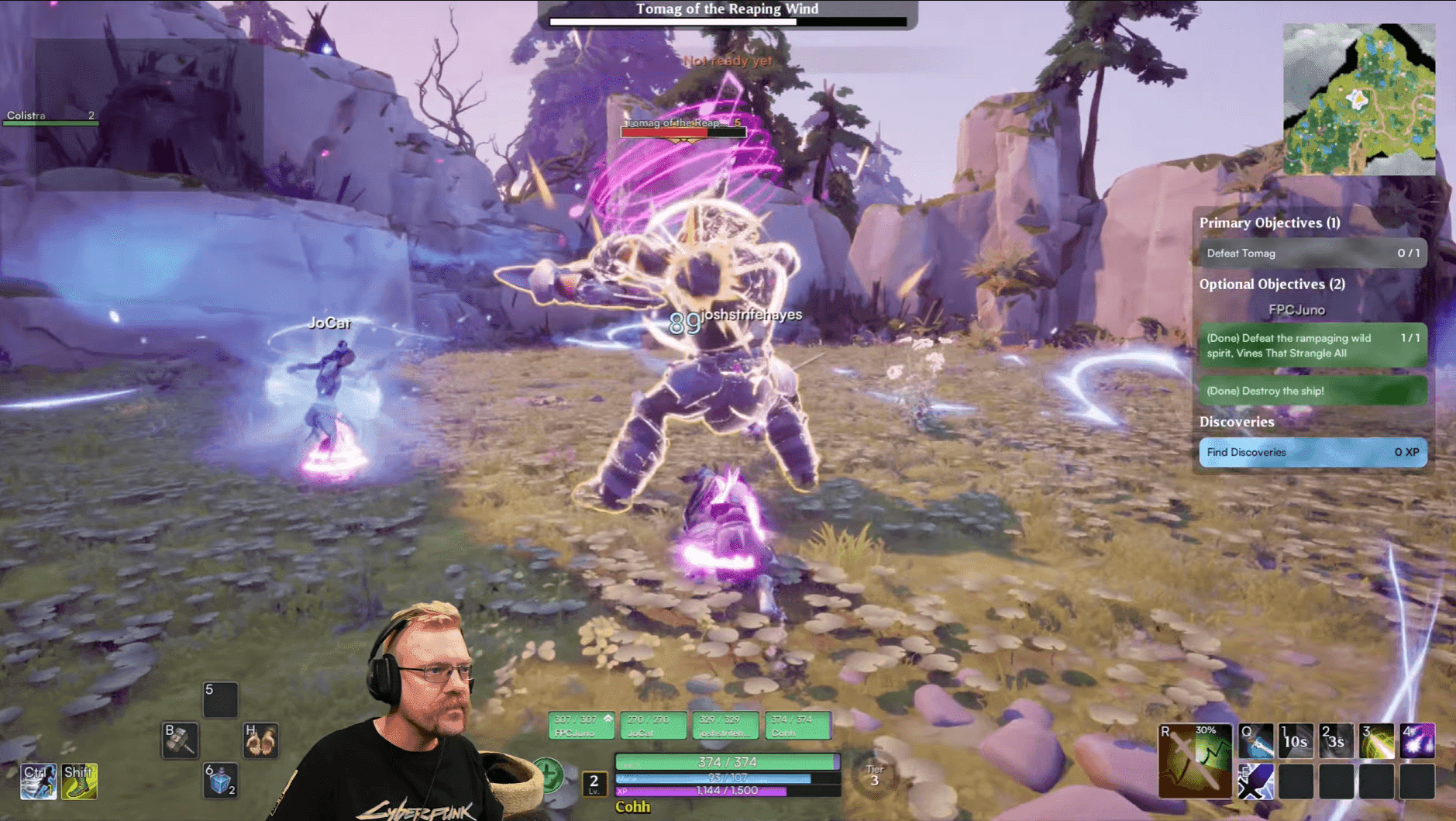Screen dimensions: 1456x821
Task: Click ability slot 1 on 10s cooldown
Action: pyautogui.click(x=1296, y=741)
